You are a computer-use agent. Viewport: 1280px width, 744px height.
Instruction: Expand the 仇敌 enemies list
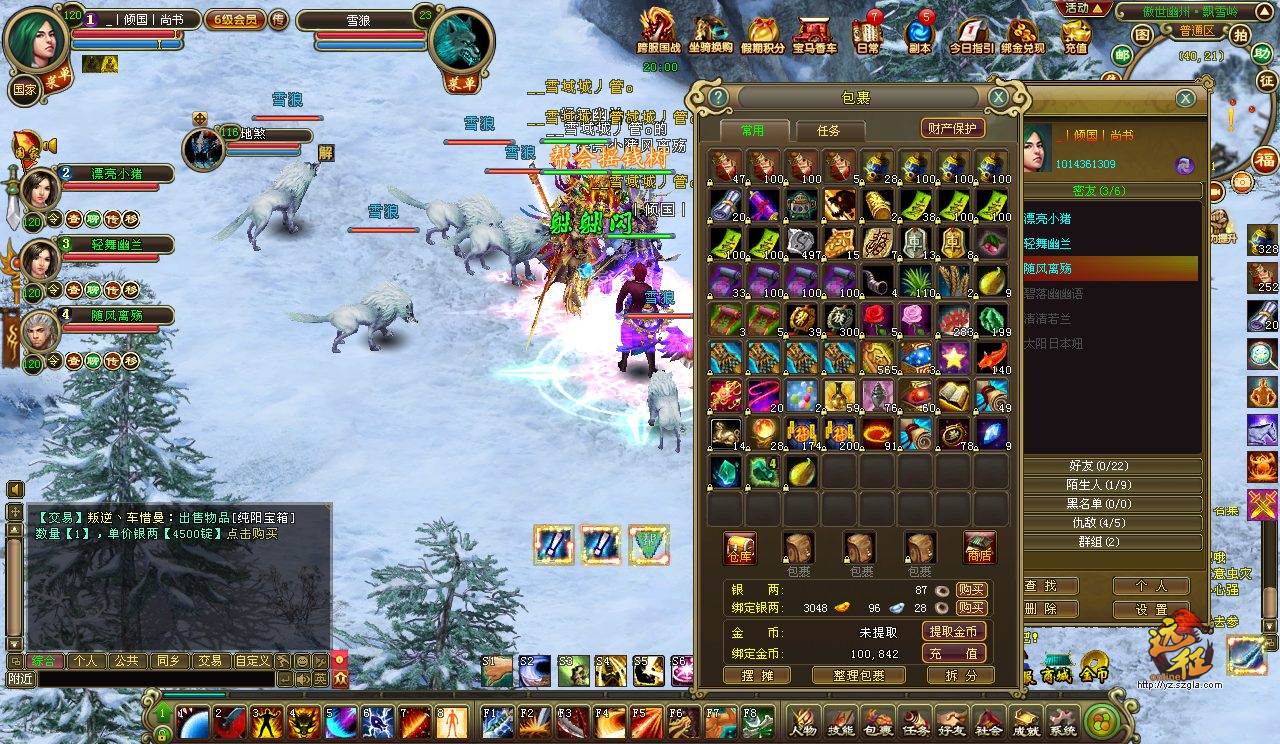point(1105,523)
